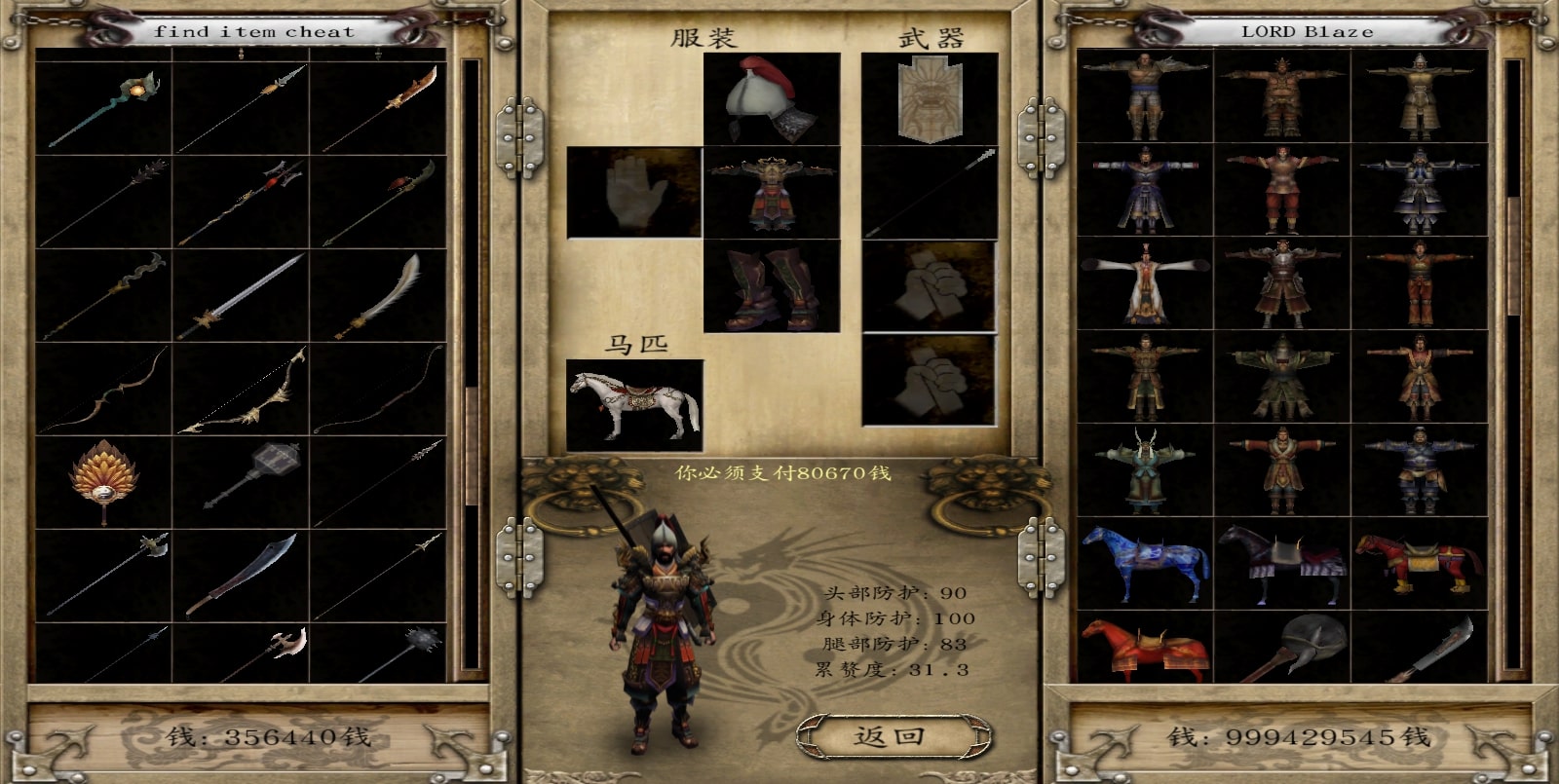The height and width of the screenshot is (784, 1559).
Task: Select the equipped red-plumed helmet slot
Action: (772, 98)
